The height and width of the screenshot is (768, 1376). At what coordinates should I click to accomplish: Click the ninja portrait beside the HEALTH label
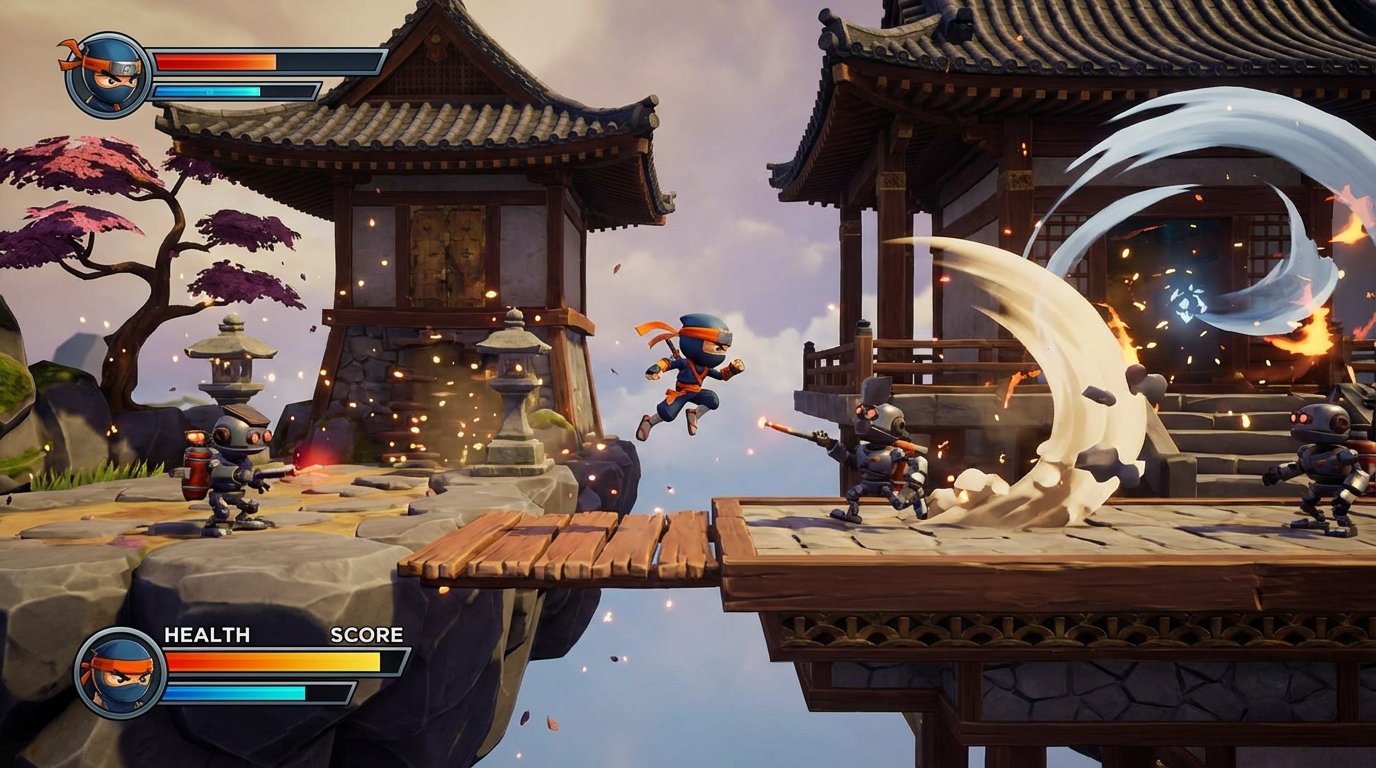[x=120, y=672]
